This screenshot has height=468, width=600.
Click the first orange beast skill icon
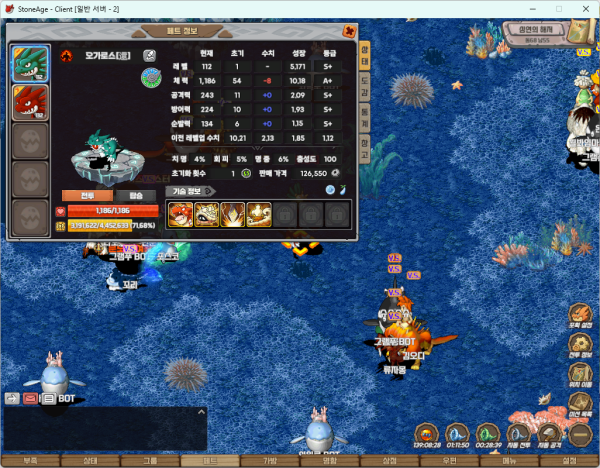181,213
